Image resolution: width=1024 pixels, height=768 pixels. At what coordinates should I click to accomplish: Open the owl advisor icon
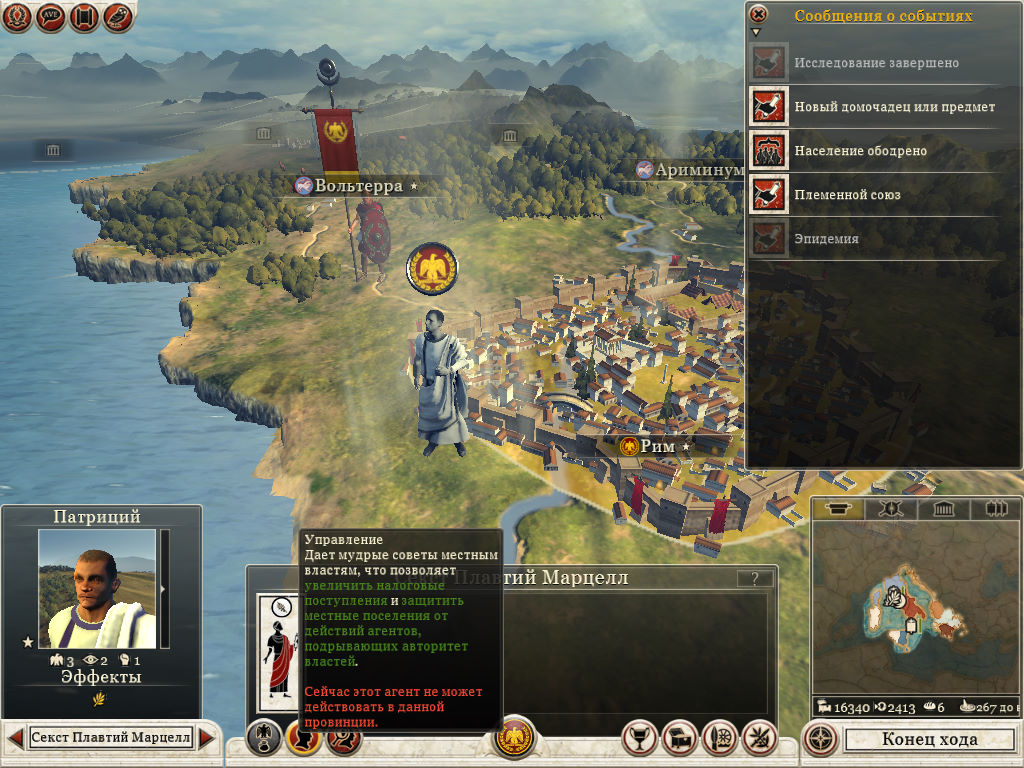coord(117,17)
